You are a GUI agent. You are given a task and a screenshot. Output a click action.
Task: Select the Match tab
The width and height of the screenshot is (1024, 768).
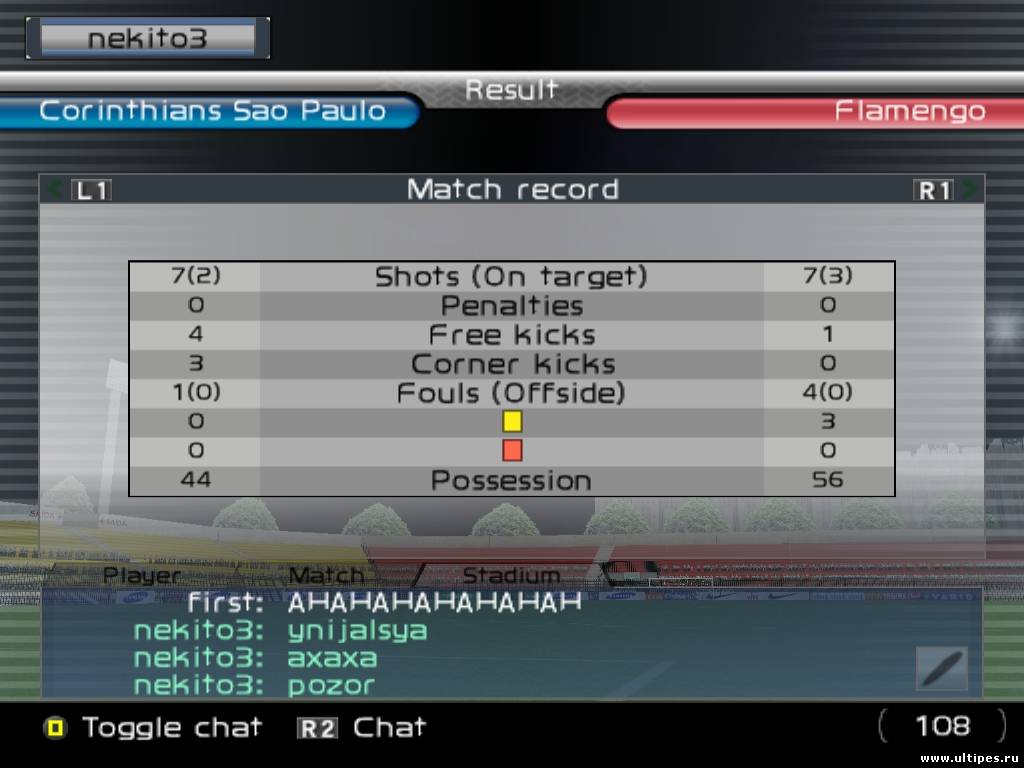point(327,576)
